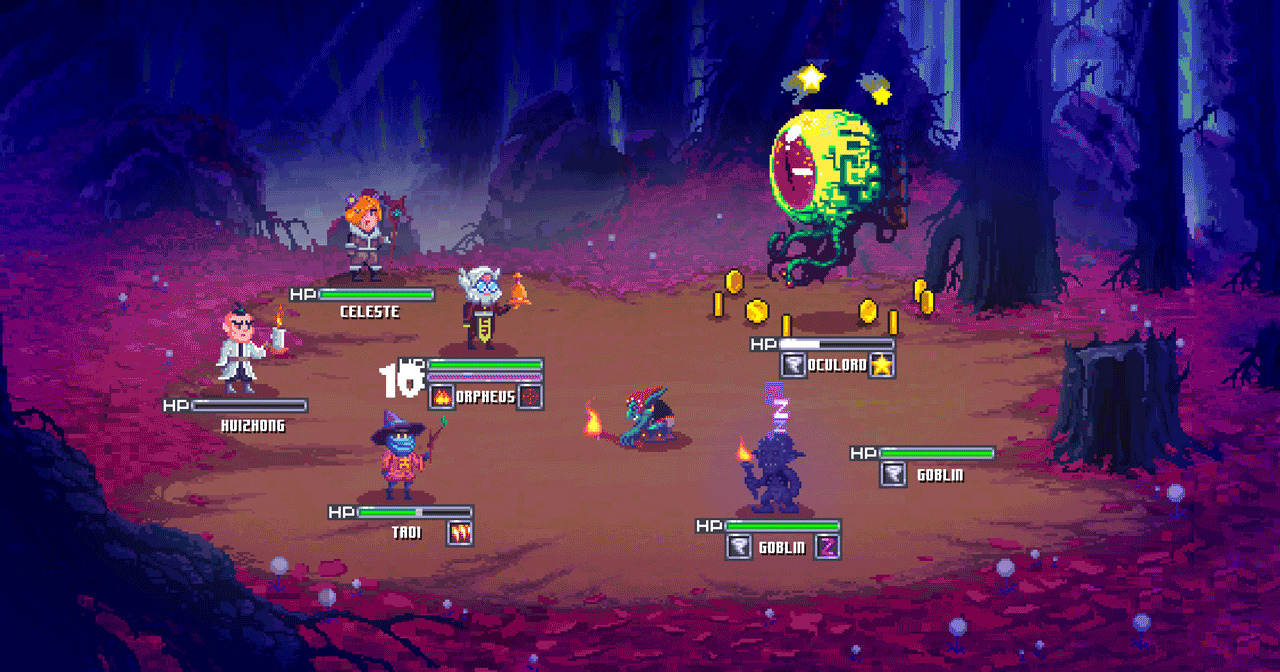Click Oculord's tornado icon
This screenshot has height=672, width=1280.
793,365
